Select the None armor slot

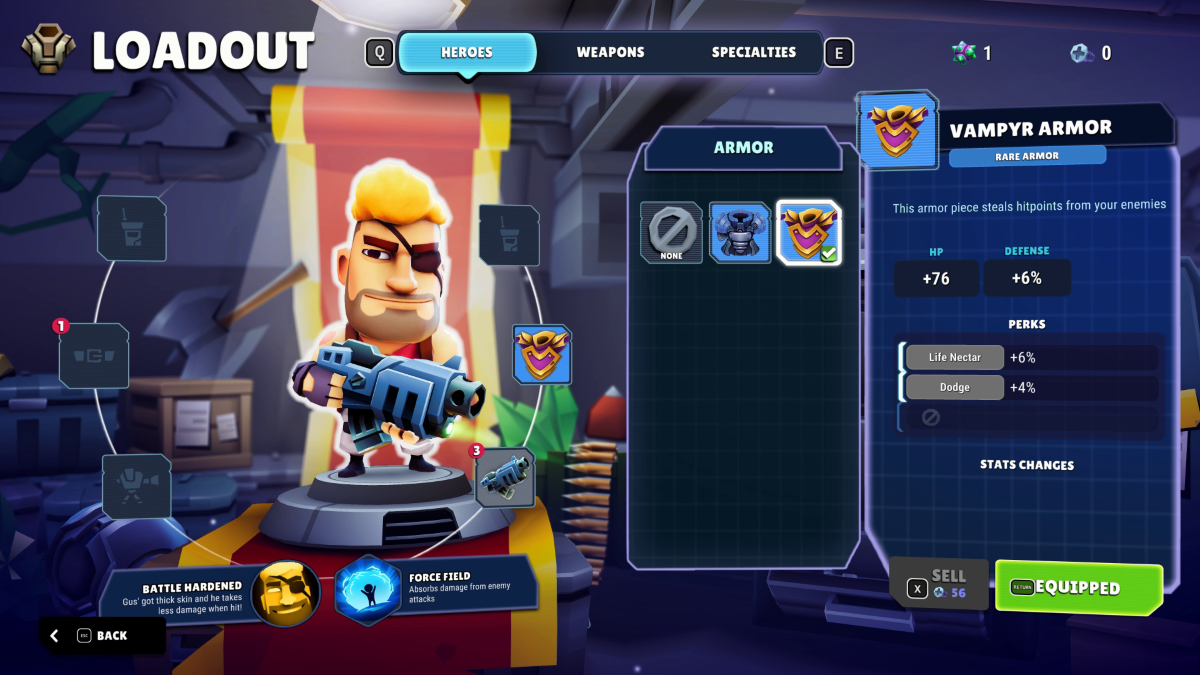pyautogui.click(x=671, y=233)
